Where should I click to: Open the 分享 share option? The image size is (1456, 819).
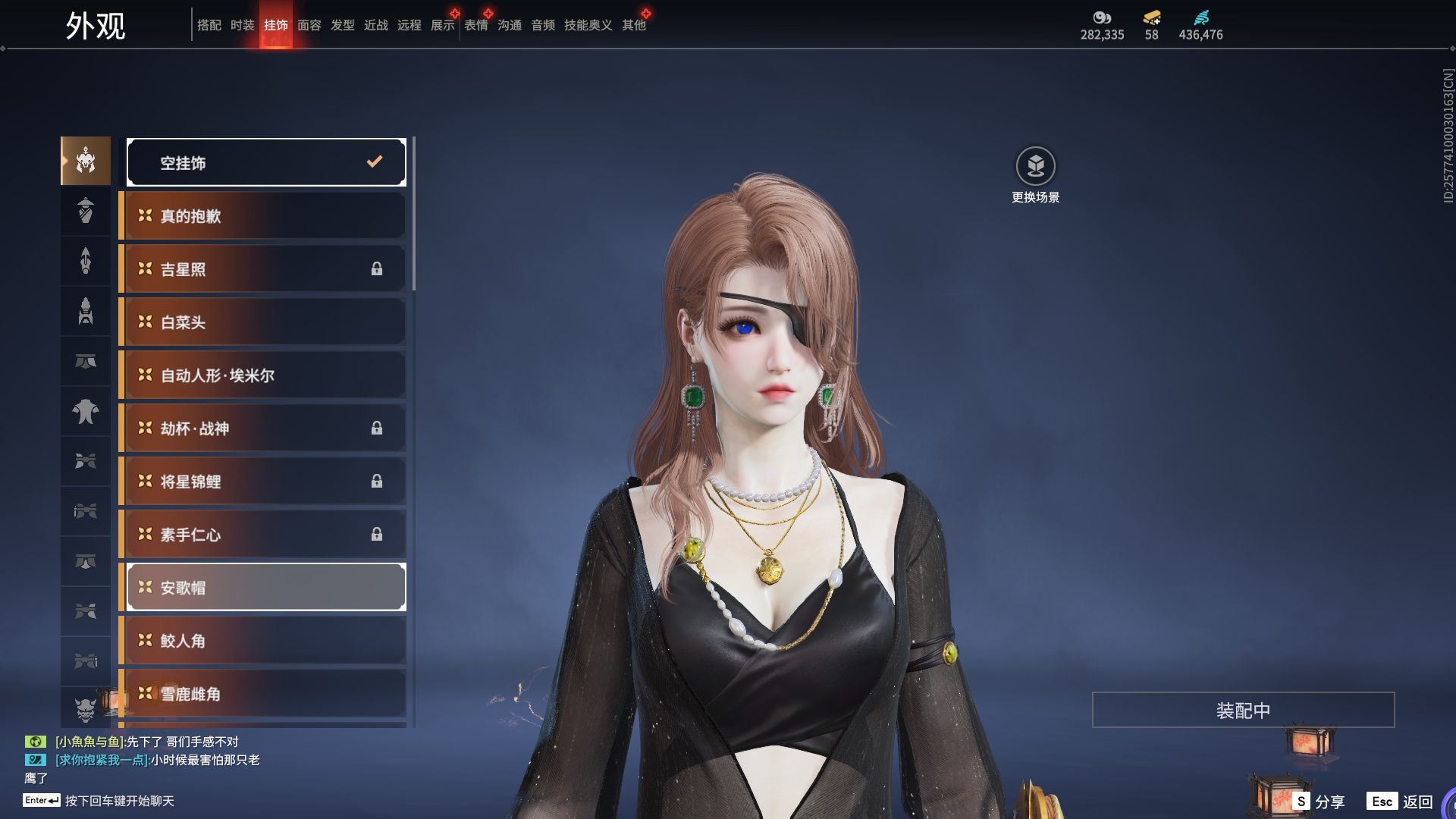pyautogui.click(x=1319, y=801)
